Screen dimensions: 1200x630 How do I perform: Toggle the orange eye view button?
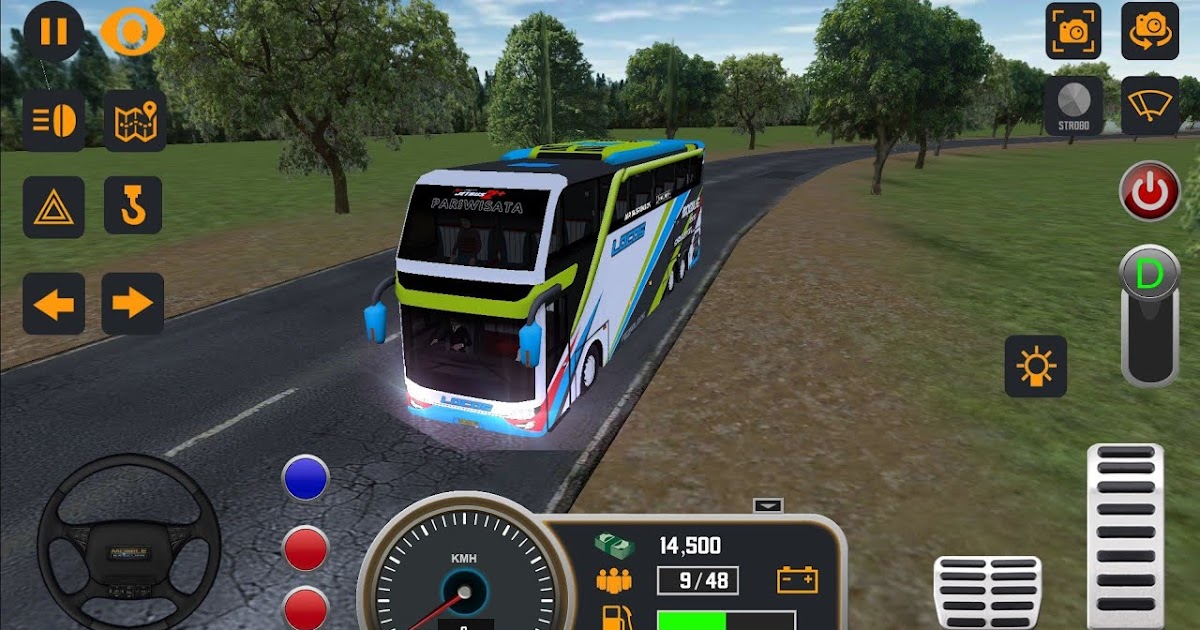click(x=132, y=32)
